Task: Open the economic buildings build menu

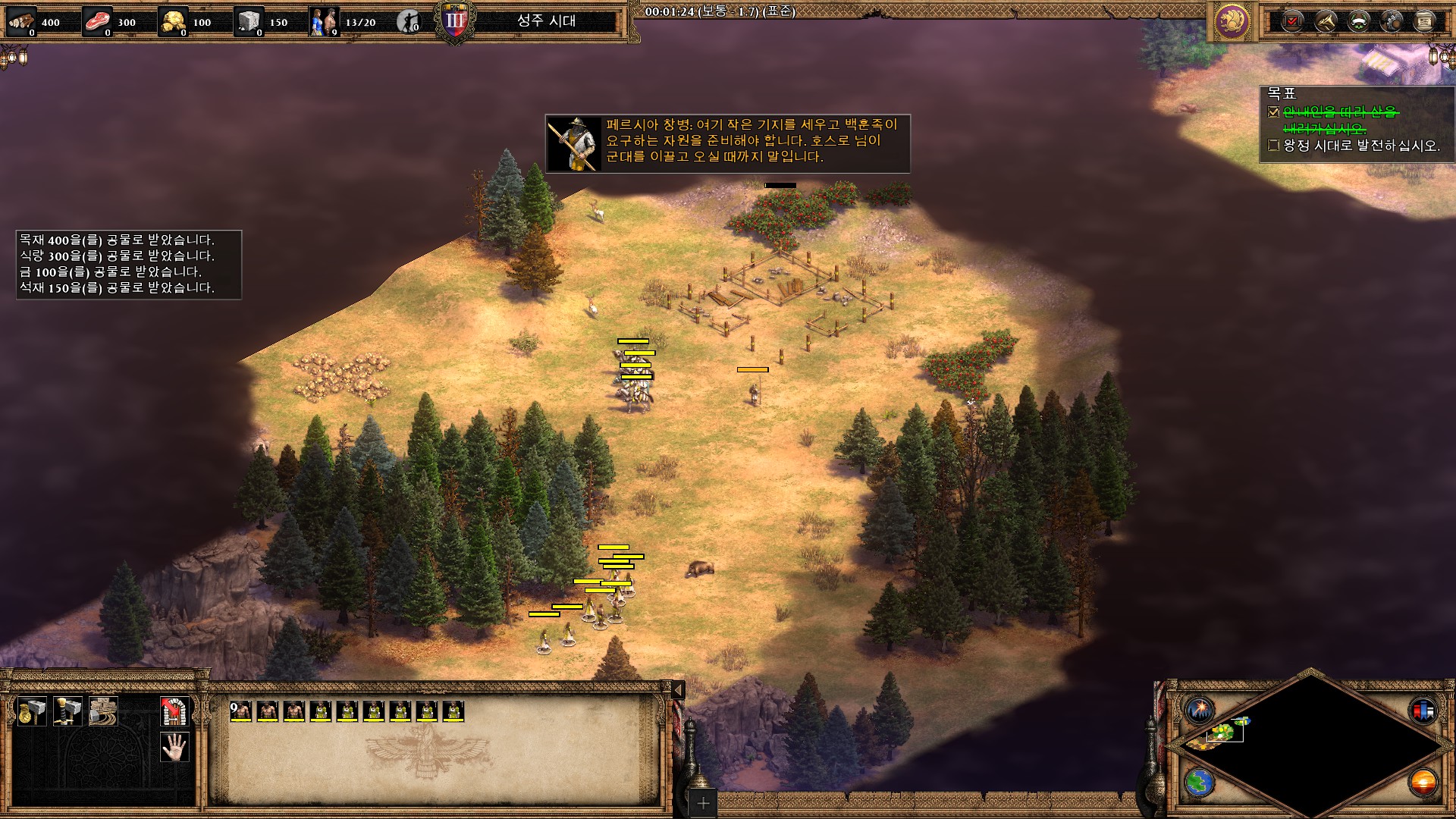Action: (x=32, y=711)
